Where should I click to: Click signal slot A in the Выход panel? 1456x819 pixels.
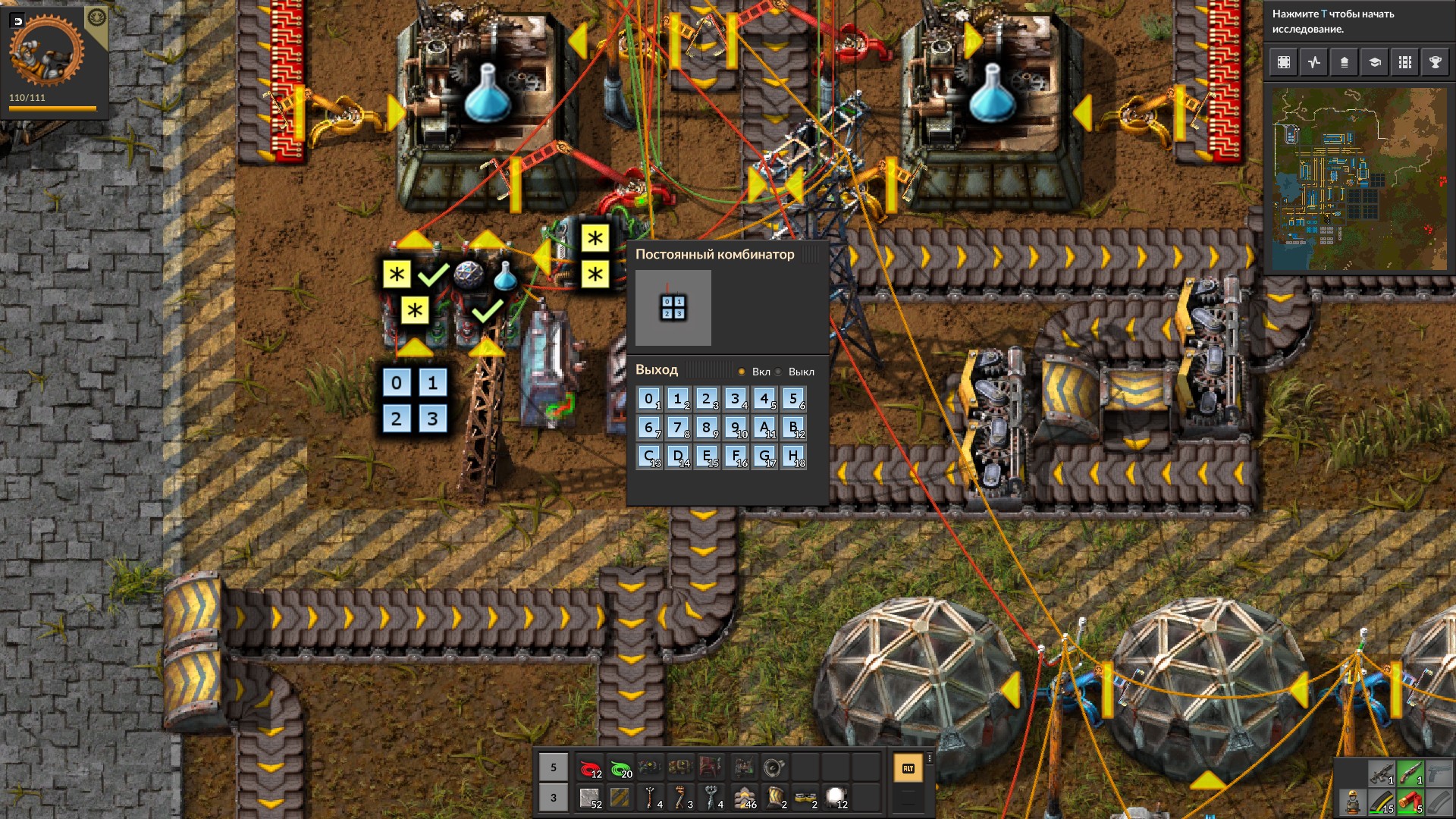click(764, 428)
